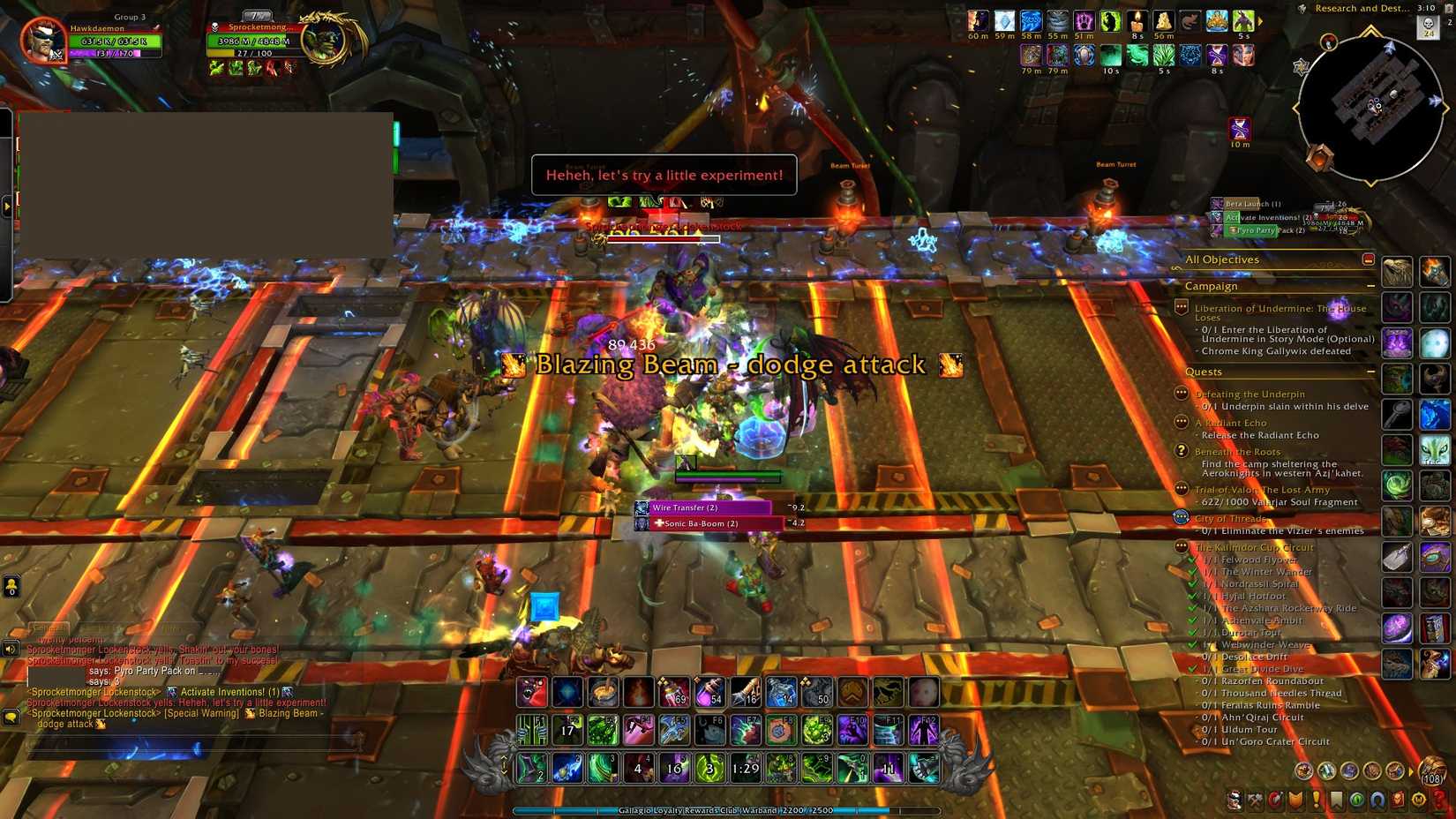Select the quest A Radiant Echo
Image resolution: width=1456 pixels, height=819 pixels.
[x=1230, y=423]
